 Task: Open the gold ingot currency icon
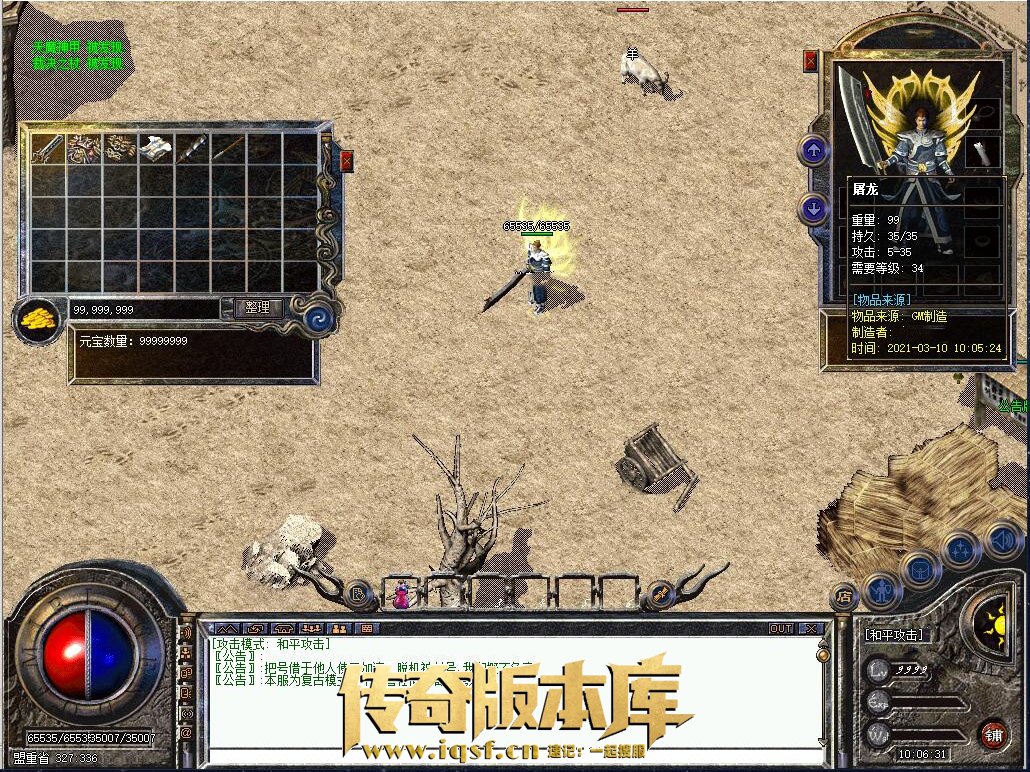[38, 319]
